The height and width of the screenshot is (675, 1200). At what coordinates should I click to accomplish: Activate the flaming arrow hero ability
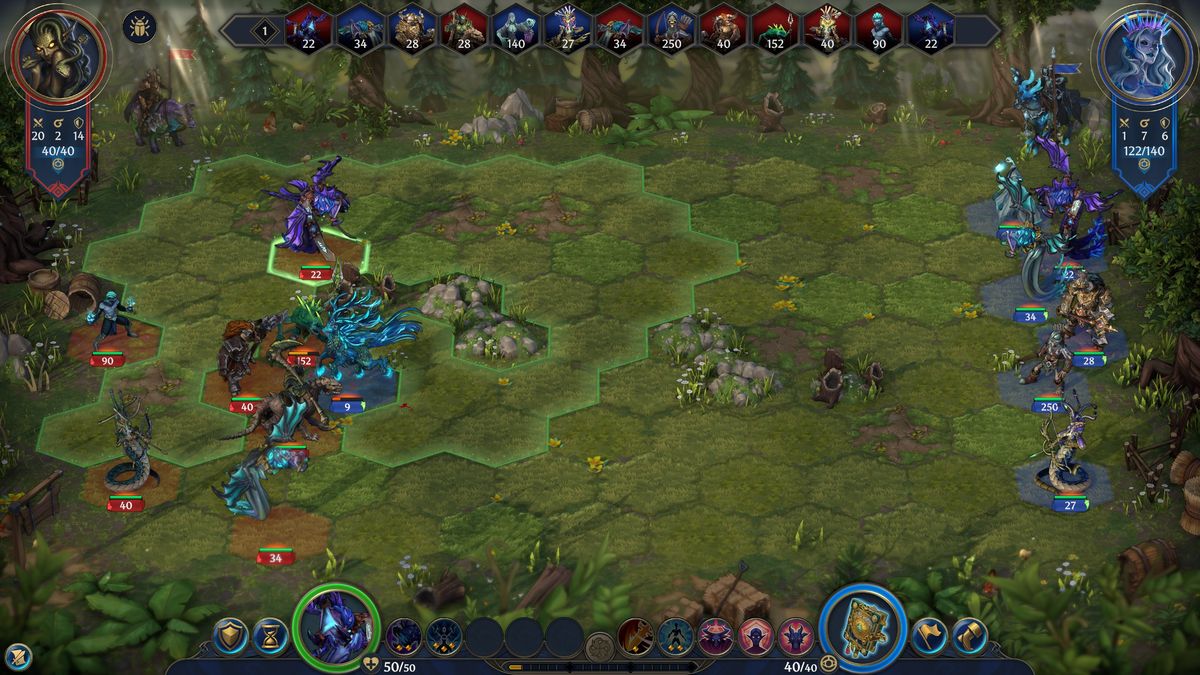coord(635,636)
